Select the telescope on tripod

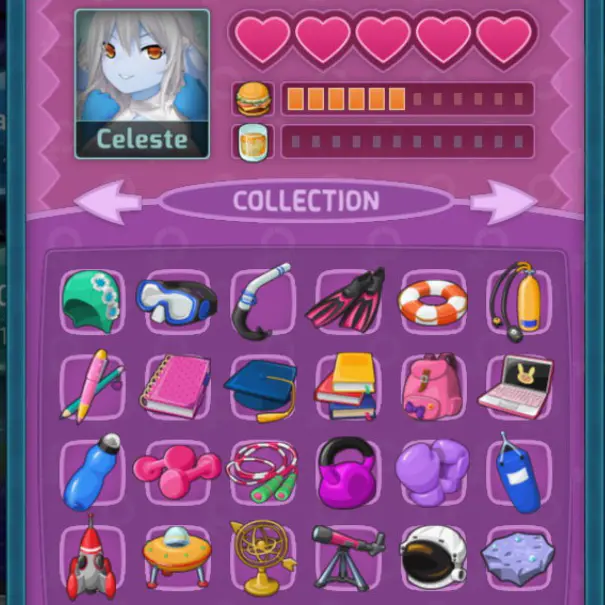pos(346,557)
